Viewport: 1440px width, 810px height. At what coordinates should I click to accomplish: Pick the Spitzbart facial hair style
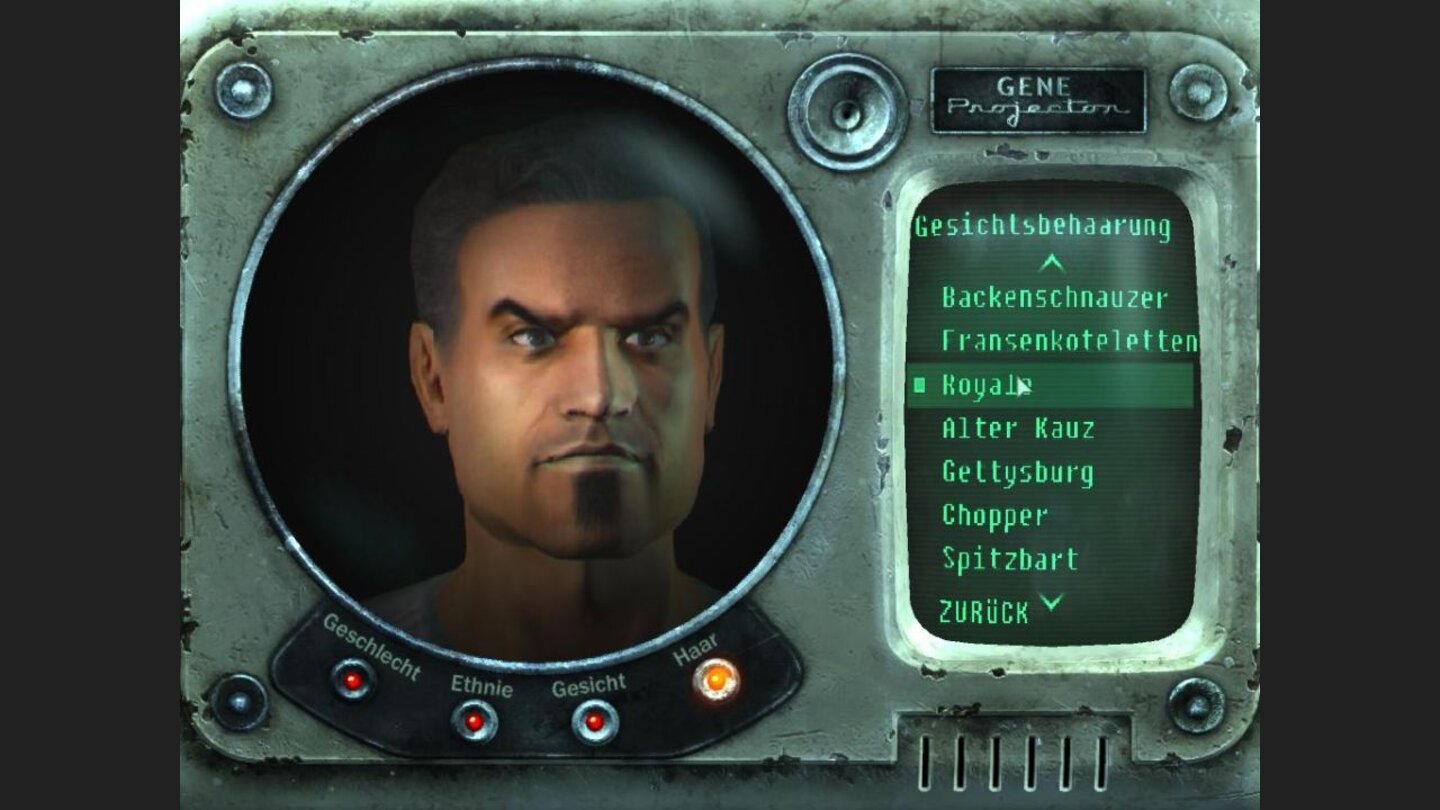coord(1008,561)
